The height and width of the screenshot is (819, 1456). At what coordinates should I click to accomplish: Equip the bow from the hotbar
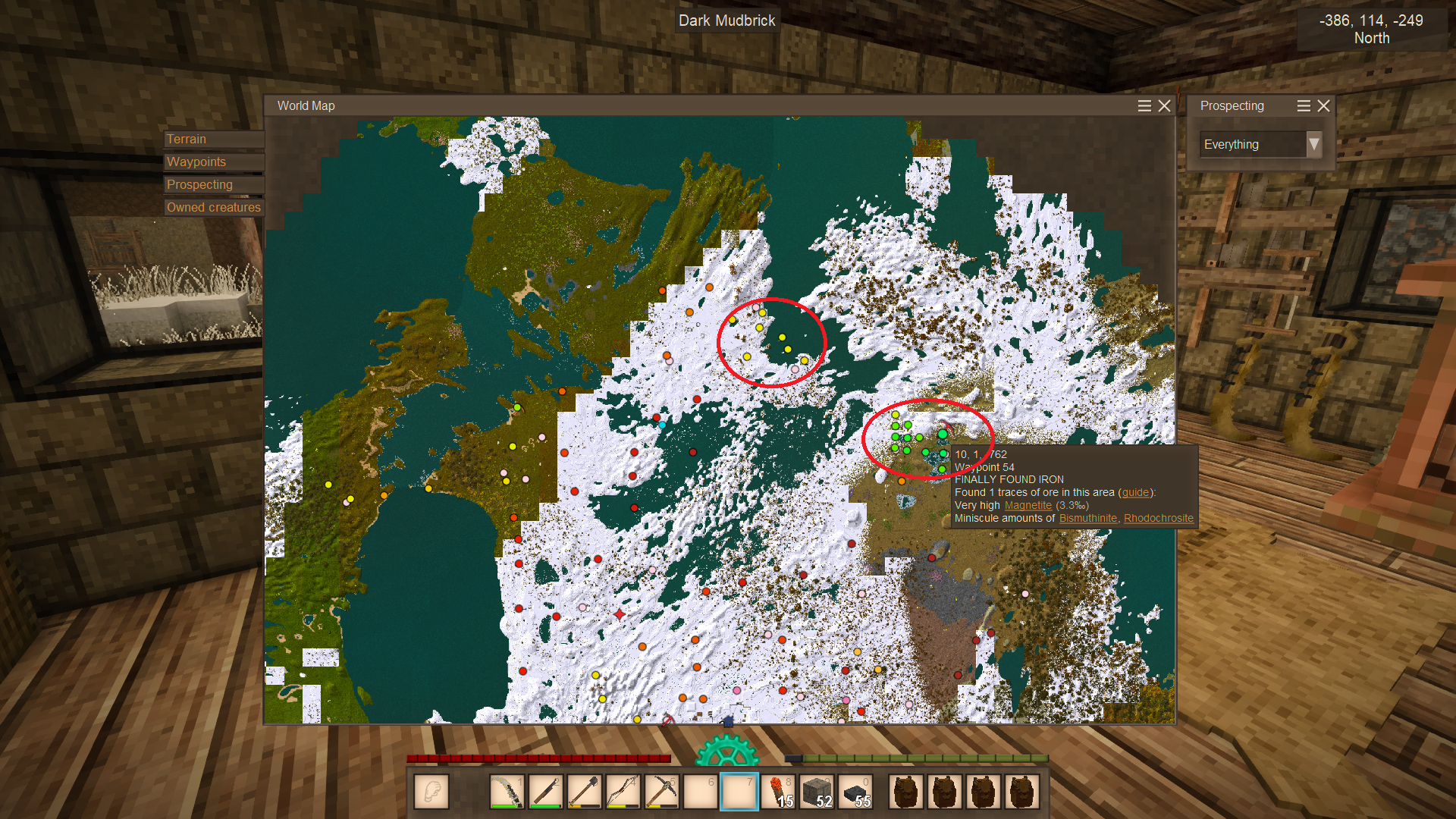[623, 792]
